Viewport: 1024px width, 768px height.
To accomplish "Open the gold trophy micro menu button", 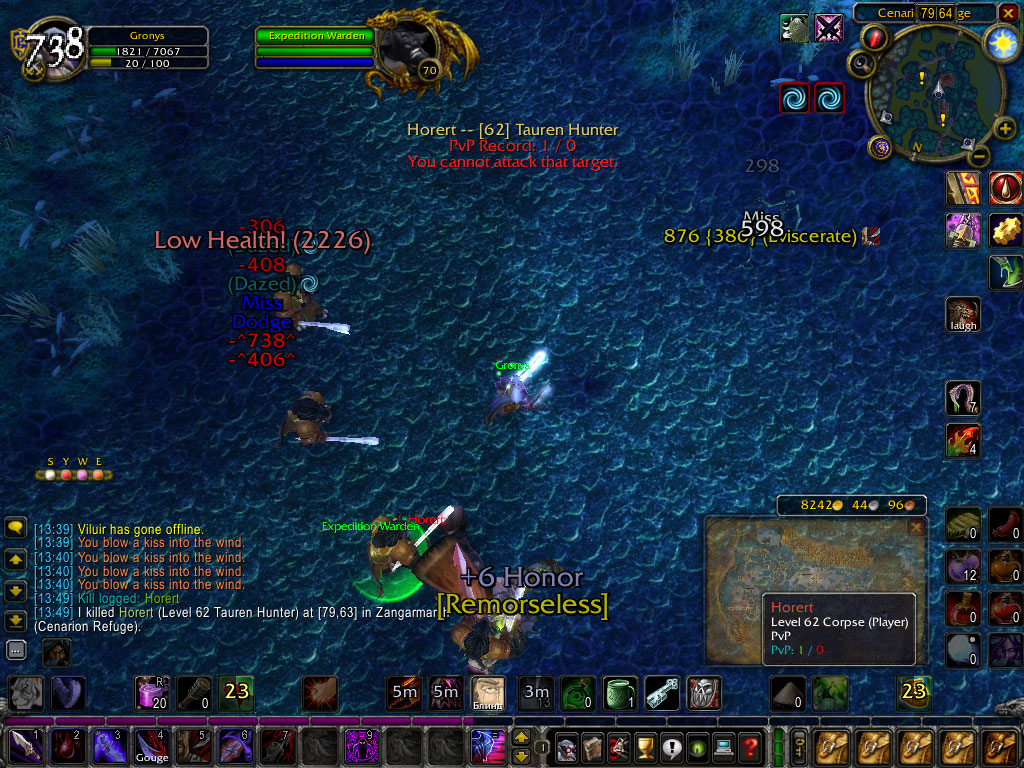I will [645, 747].
